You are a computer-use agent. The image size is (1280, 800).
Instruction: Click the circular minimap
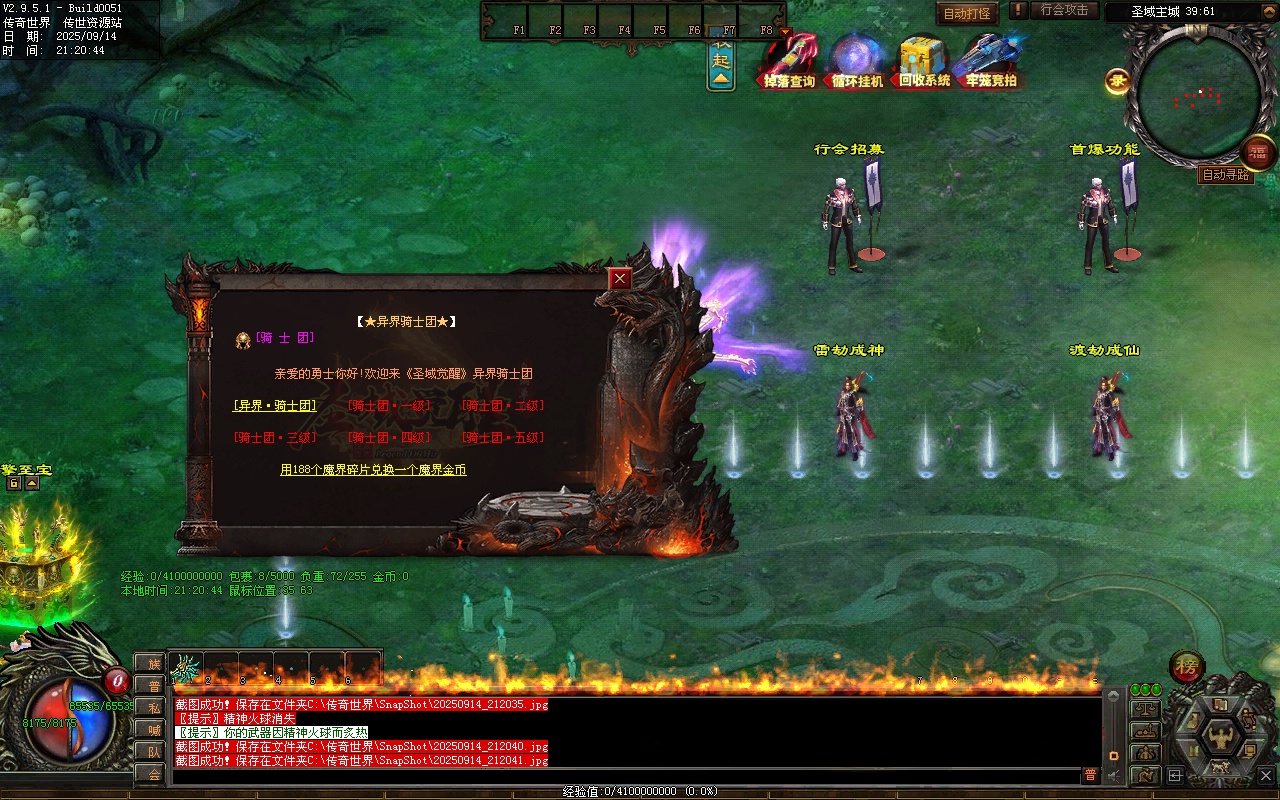[x=1198, y=97]
